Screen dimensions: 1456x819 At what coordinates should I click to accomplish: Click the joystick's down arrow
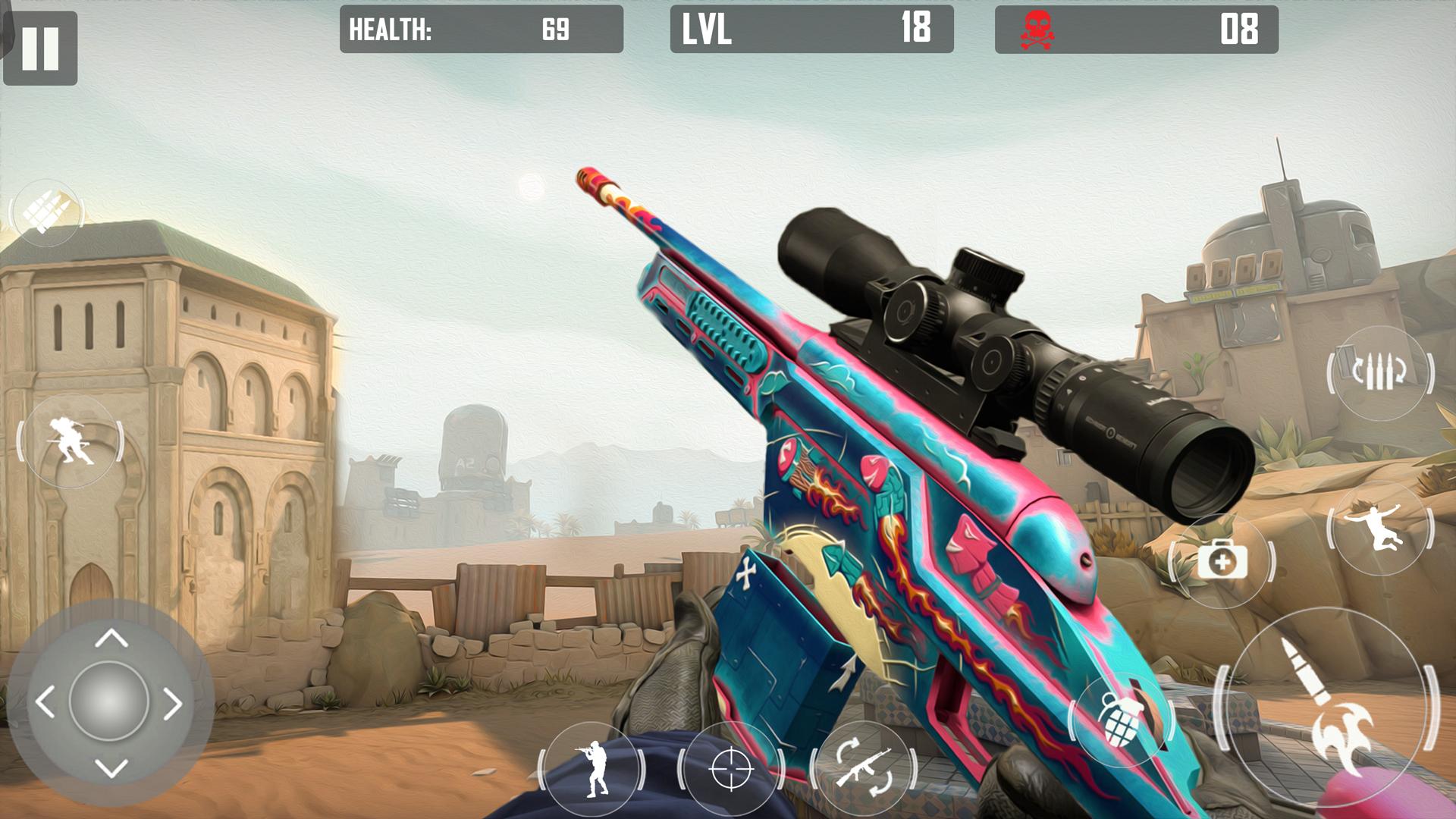pyautogui.click(x=111, y=768)
